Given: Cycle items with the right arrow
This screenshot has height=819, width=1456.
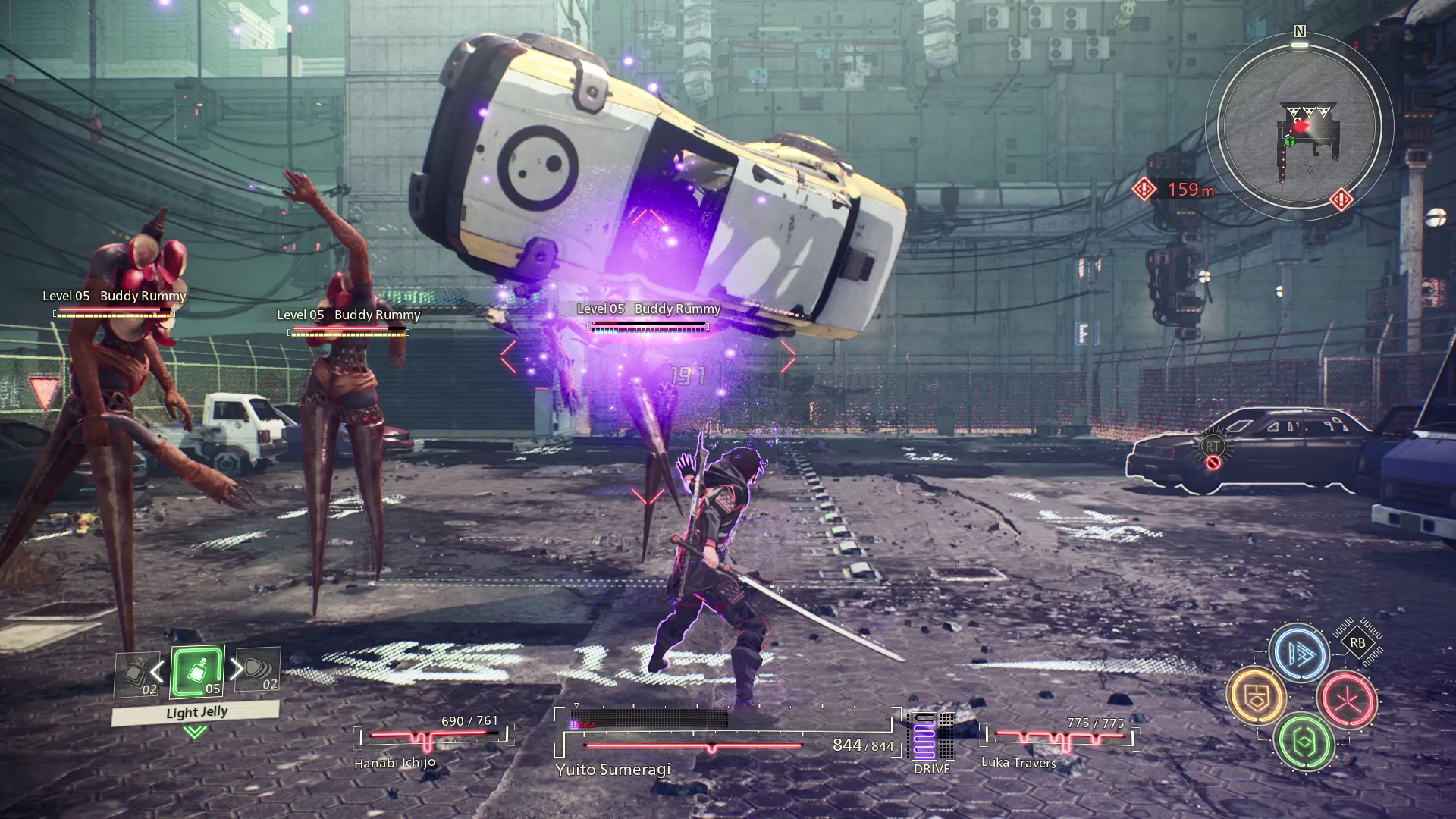Looking at the screenshot, I should tap(237, 669).
